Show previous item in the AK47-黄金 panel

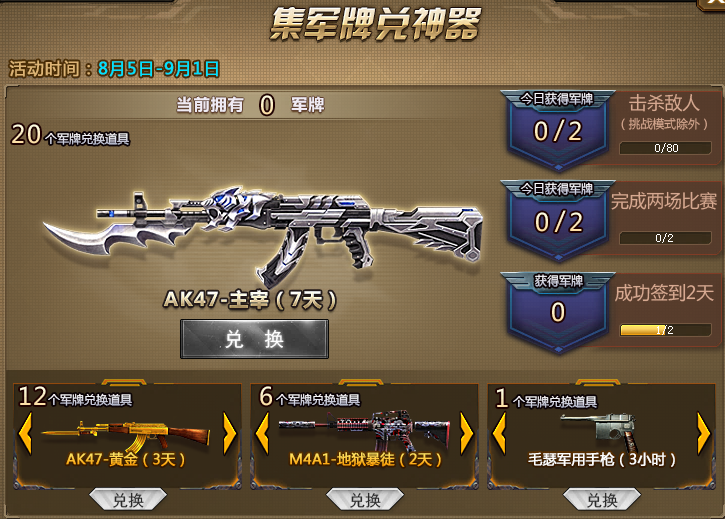(x=27, y=433)
